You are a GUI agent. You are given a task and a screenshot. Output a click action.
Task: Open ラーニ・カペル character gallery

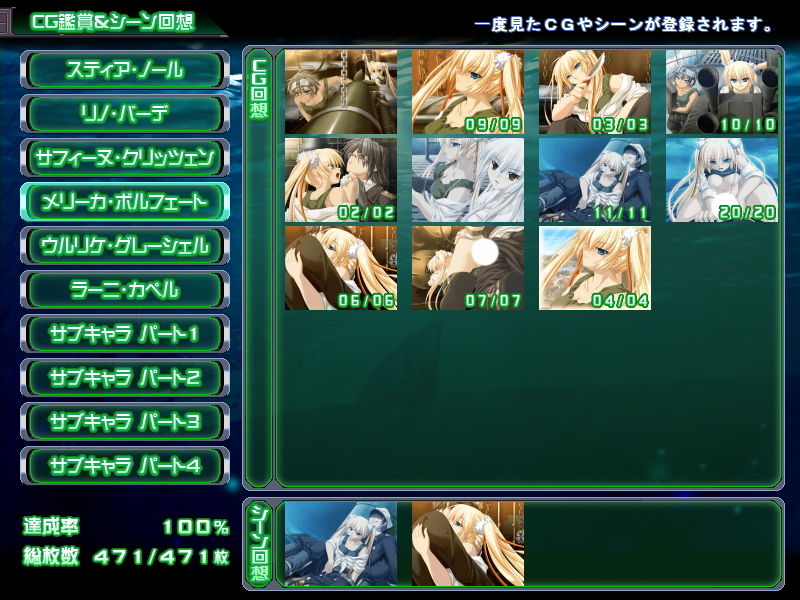point(125,290)
